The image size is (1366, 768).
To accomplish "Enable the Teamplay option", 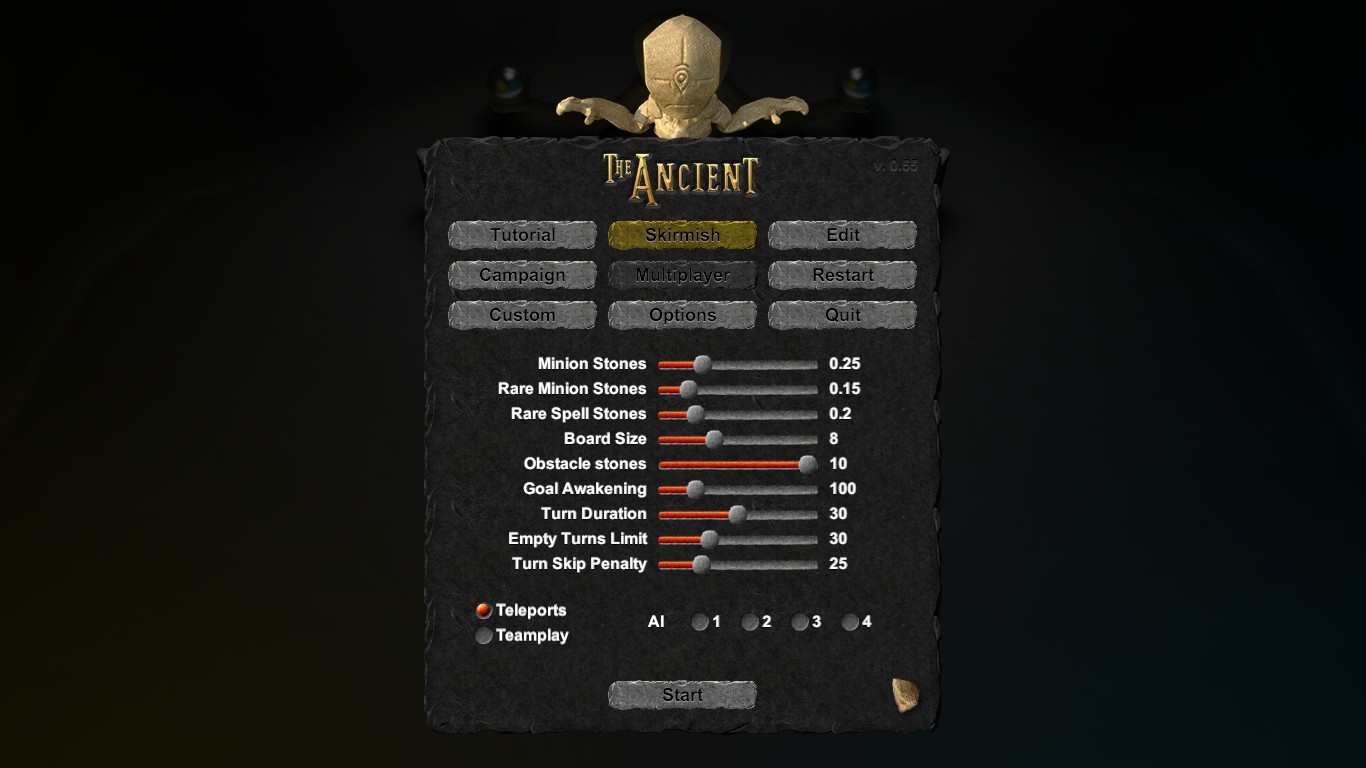I will pyautogui.click(x=484, y=635).
